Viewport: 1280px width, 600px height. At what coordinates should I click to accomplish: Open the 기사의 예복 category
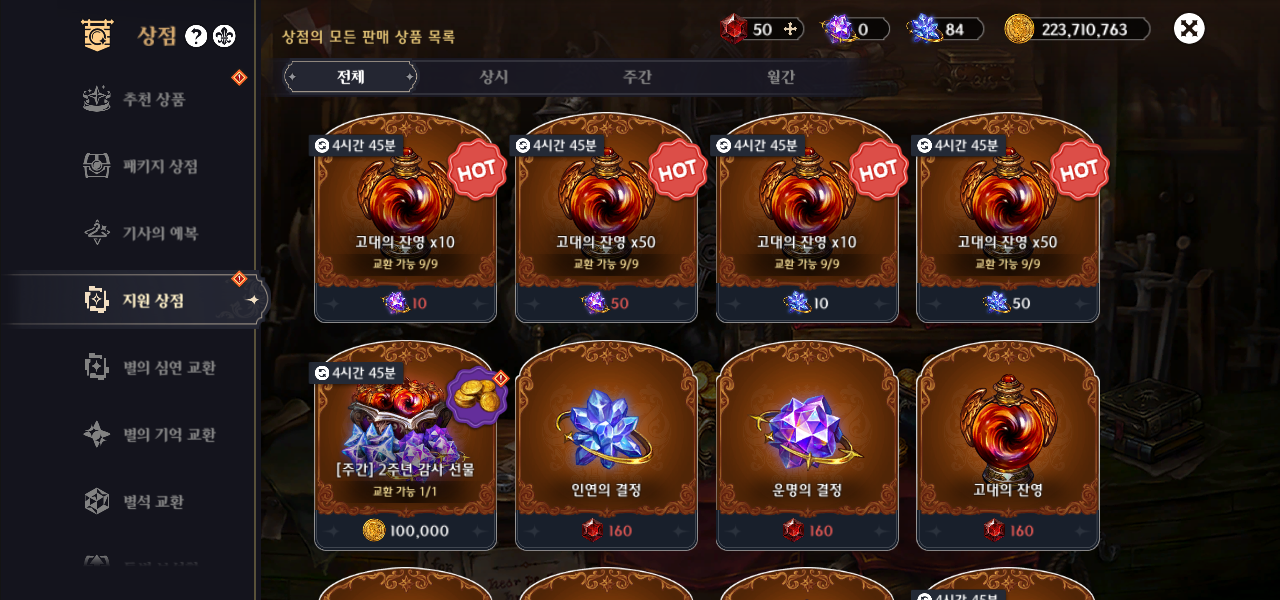[160, 233]
